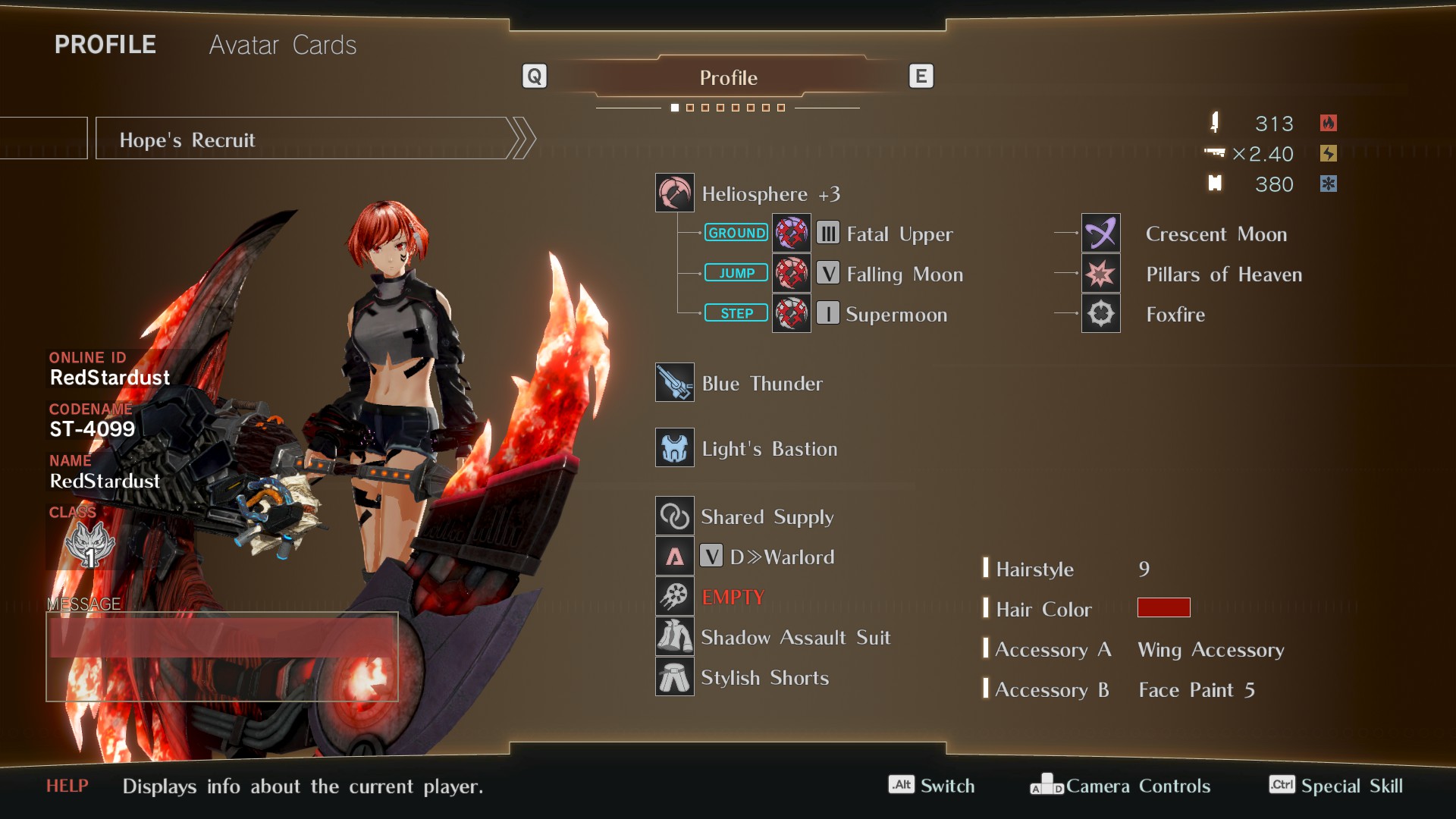Image resolution: width=1456 pixels, height=819 pixels.
Task: Switch to the Avatar Cards tab
Action: [282, 45]
